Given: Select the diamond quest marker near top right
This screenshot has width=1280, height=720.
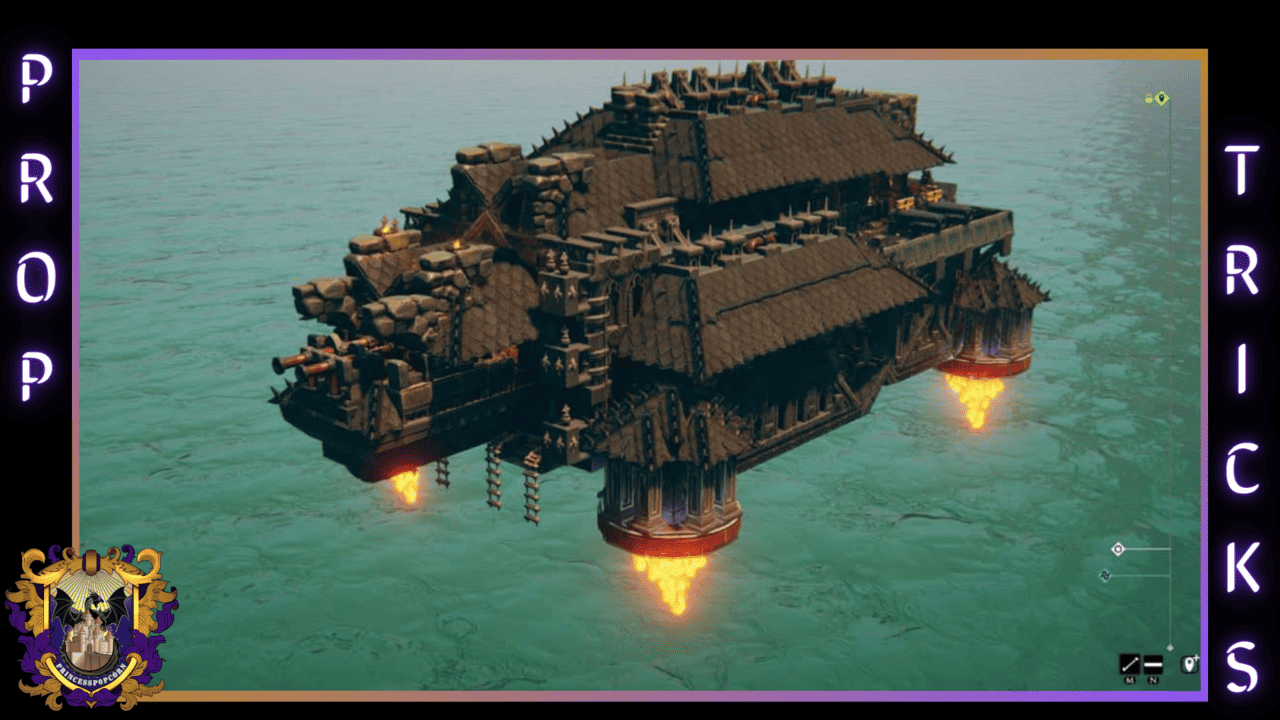Looking at the screenshot, I should 1161,99.
